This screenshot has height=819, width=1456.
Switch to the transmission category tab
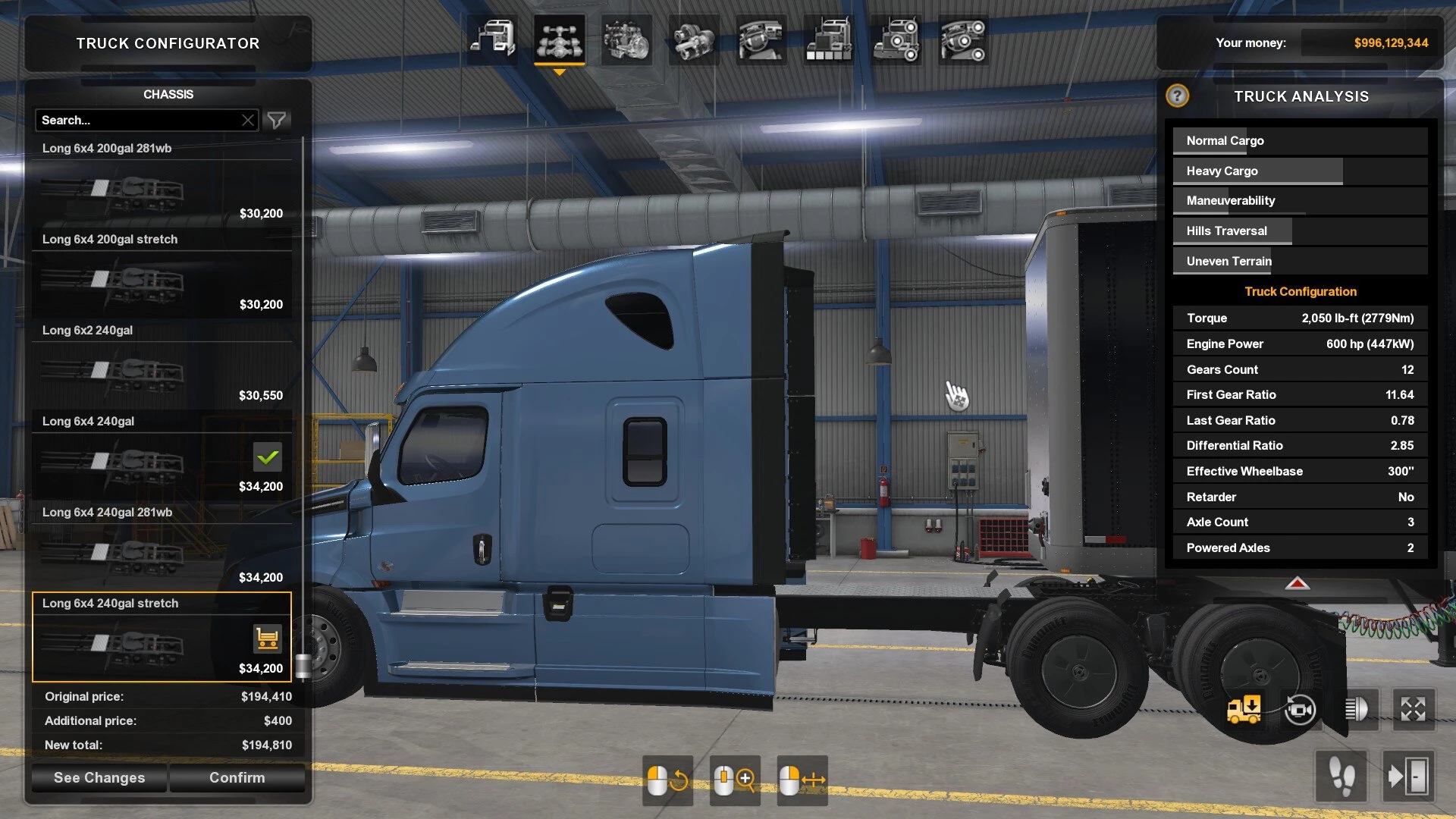click(694, 39)
